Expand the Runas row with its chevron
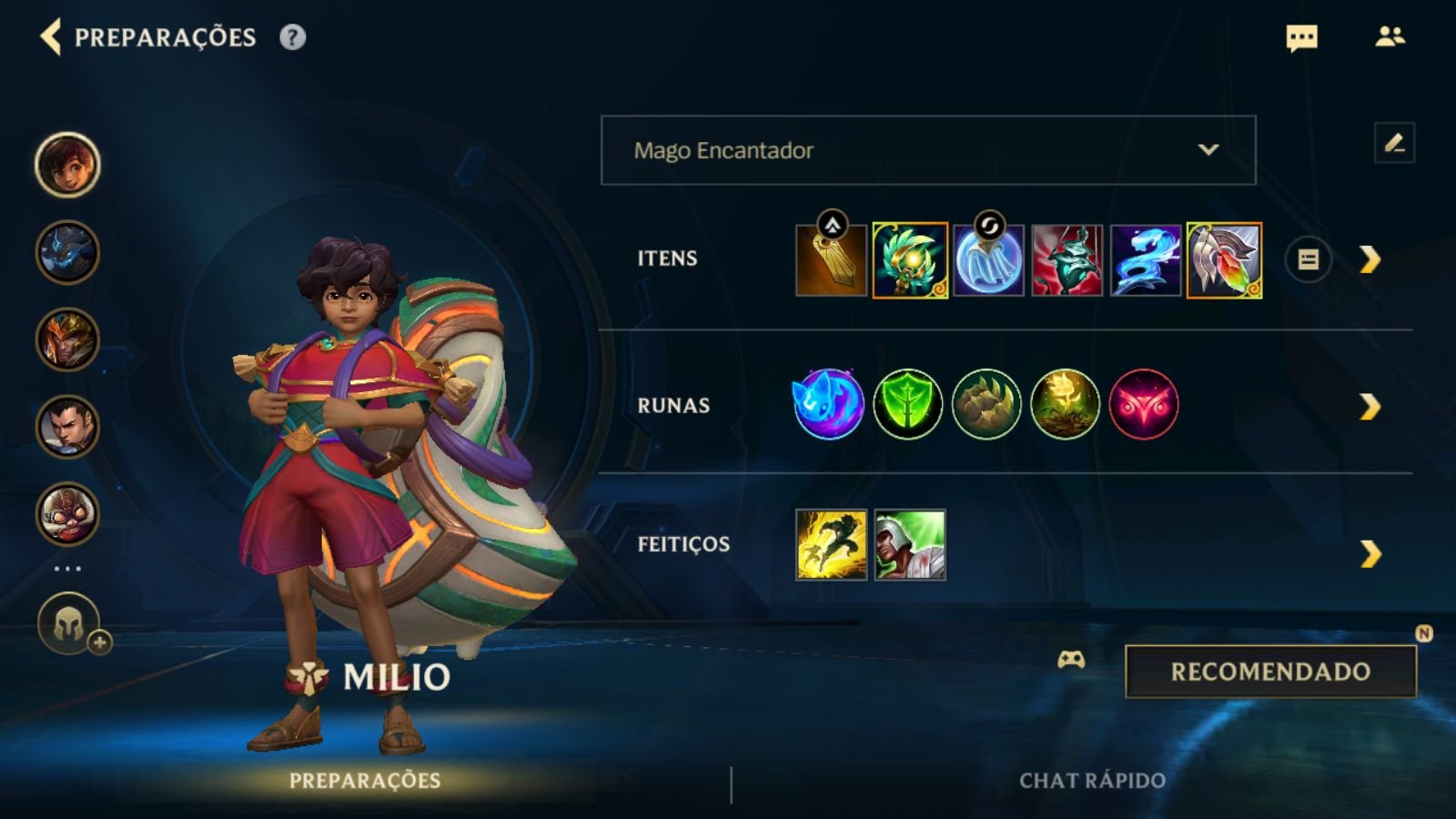This screenshot has height=819, width=1456. pos(1369,406)
